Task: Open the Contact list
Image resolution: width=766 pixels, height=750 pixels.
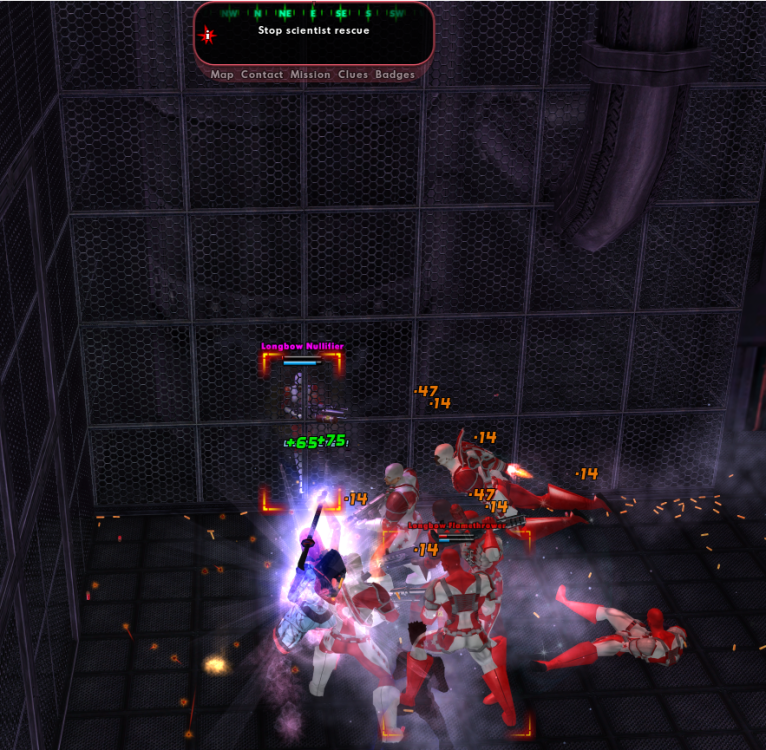Action: click(x=262, y=75)
